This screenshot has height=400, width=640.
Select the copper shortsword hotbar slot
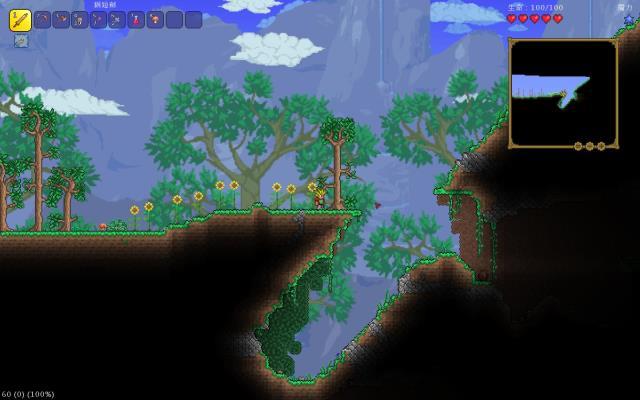[20, 19]
